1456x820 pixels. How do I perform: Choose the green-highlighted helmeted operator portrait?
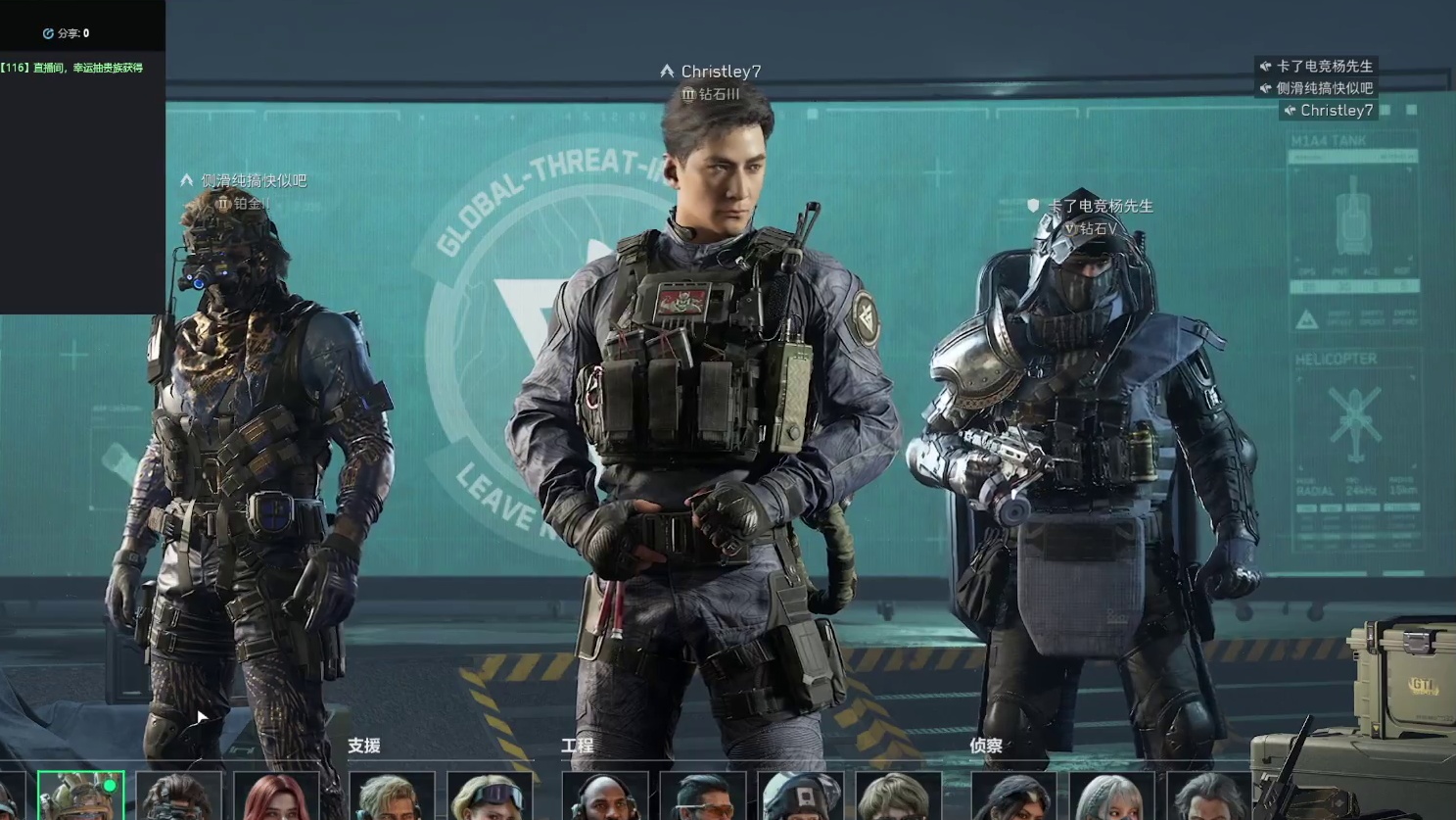[x=80, y=796]
